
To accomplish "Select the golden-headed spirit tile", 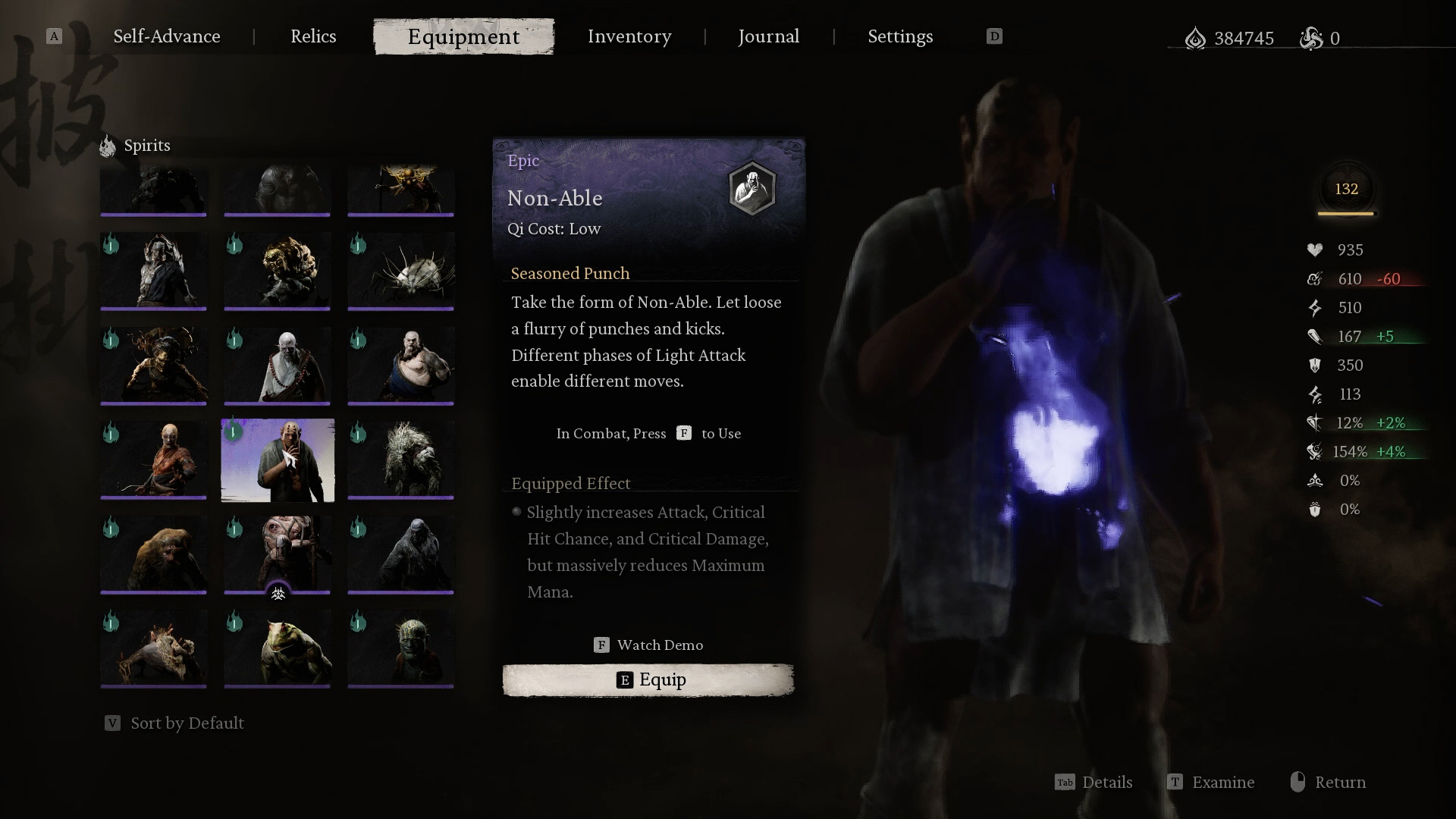I will click(x=278, y=271).
